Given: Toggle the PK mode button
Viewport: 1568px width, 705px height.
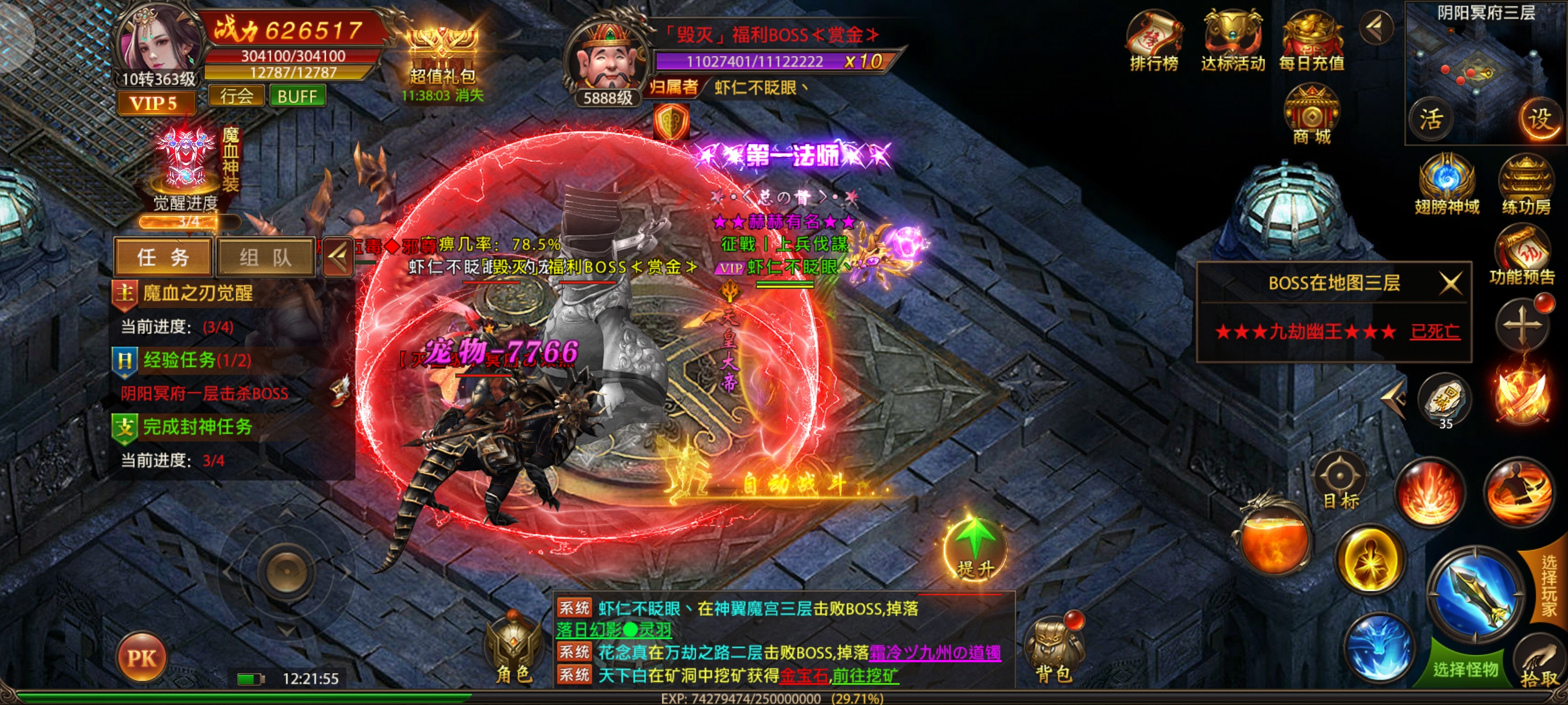Looking at the screenshot, I should tap(142, 658).
